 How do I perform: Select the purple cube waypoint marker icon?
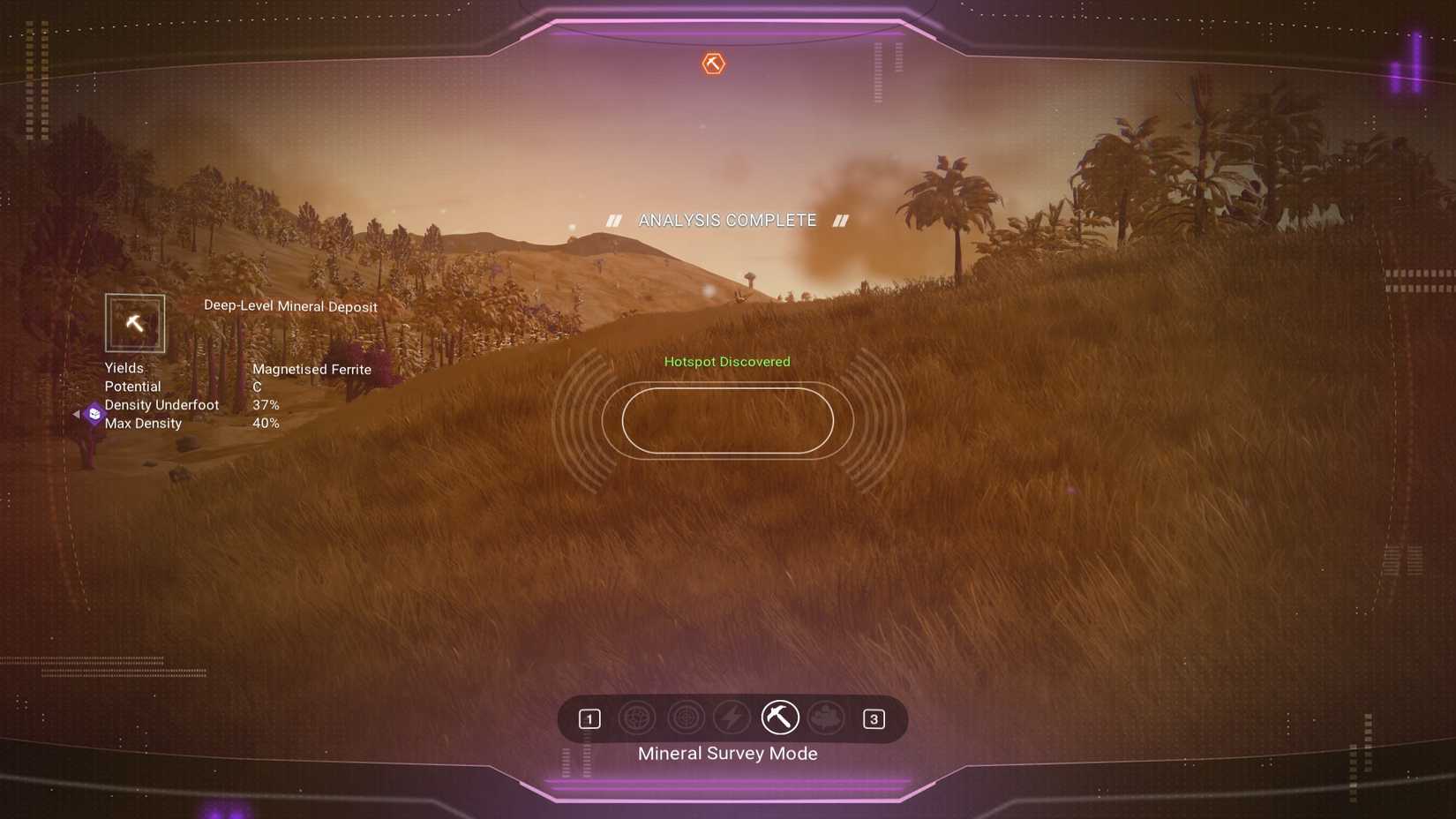pyautogui.click(x=93, y=414)
